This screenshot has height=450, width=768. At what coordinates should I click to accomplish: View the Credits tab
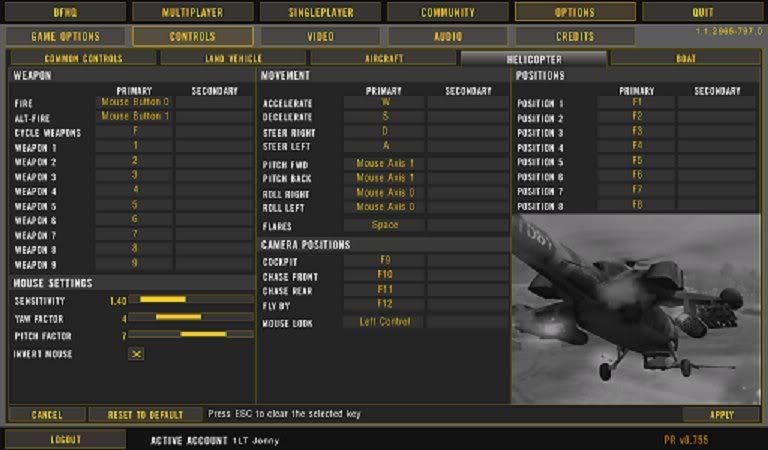575,36
